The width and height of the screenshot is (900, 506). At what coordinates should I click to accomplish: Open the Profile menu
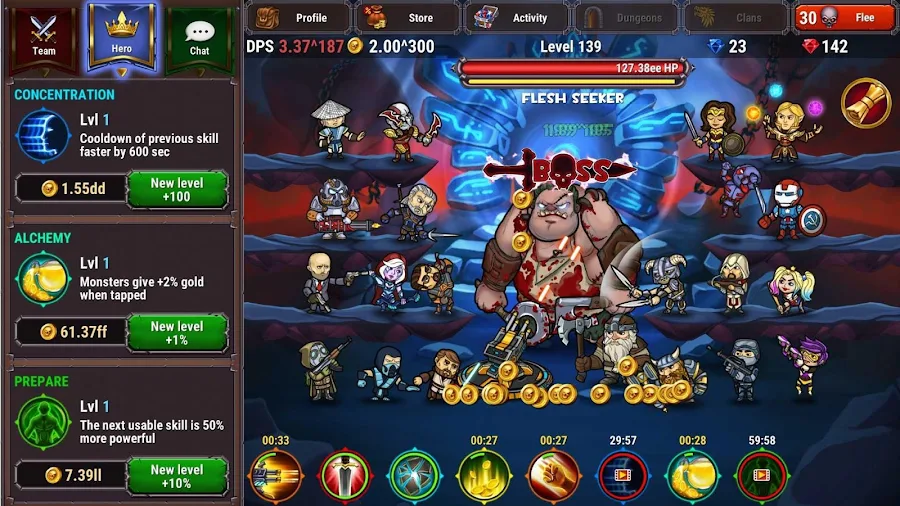297,17
